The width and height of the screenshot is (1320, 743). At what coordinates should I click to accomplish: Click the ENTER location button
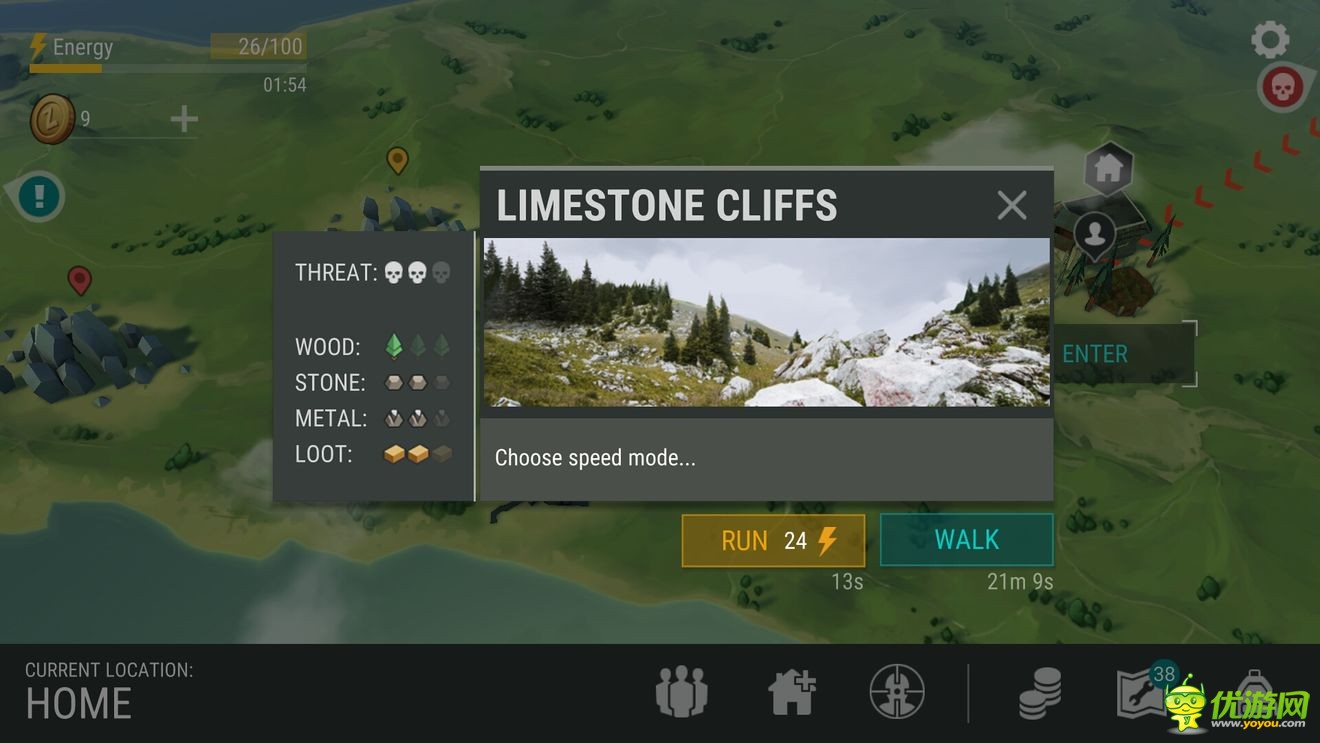pyautogui.click(x=1096, y=354)
